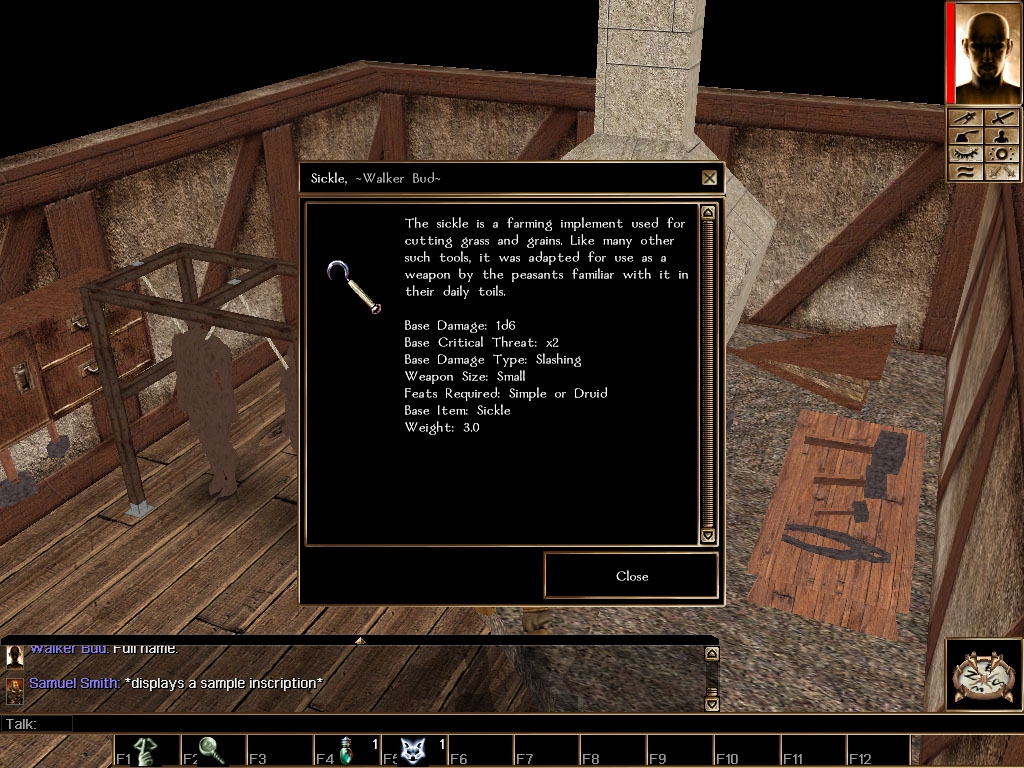Activate the F5 wolf-head quickslot
This screenshot has width=1024, height=768.
tap(412, 751)
